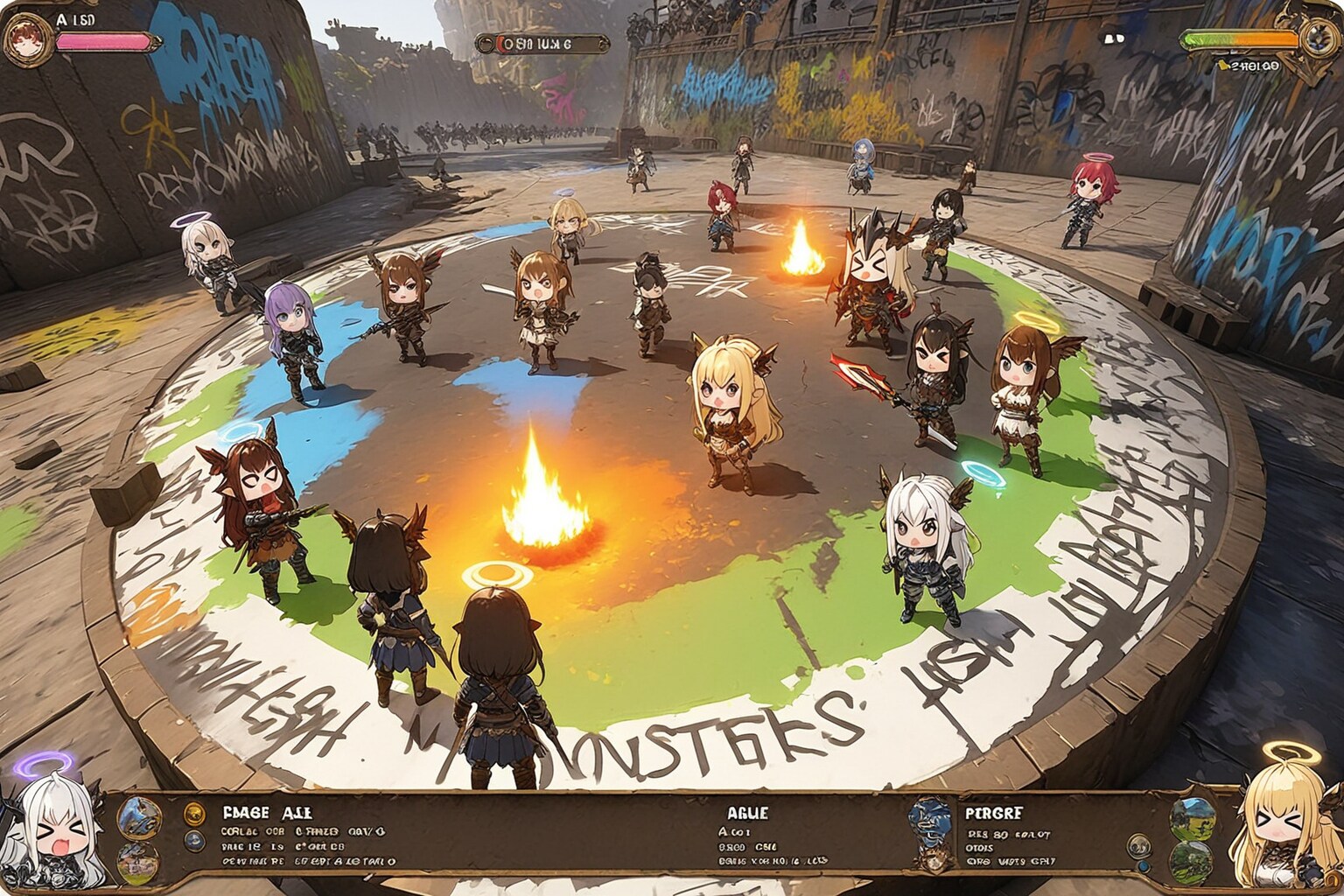Activate the blue round skill icon beside the white-haired portrait

[139, 816]
